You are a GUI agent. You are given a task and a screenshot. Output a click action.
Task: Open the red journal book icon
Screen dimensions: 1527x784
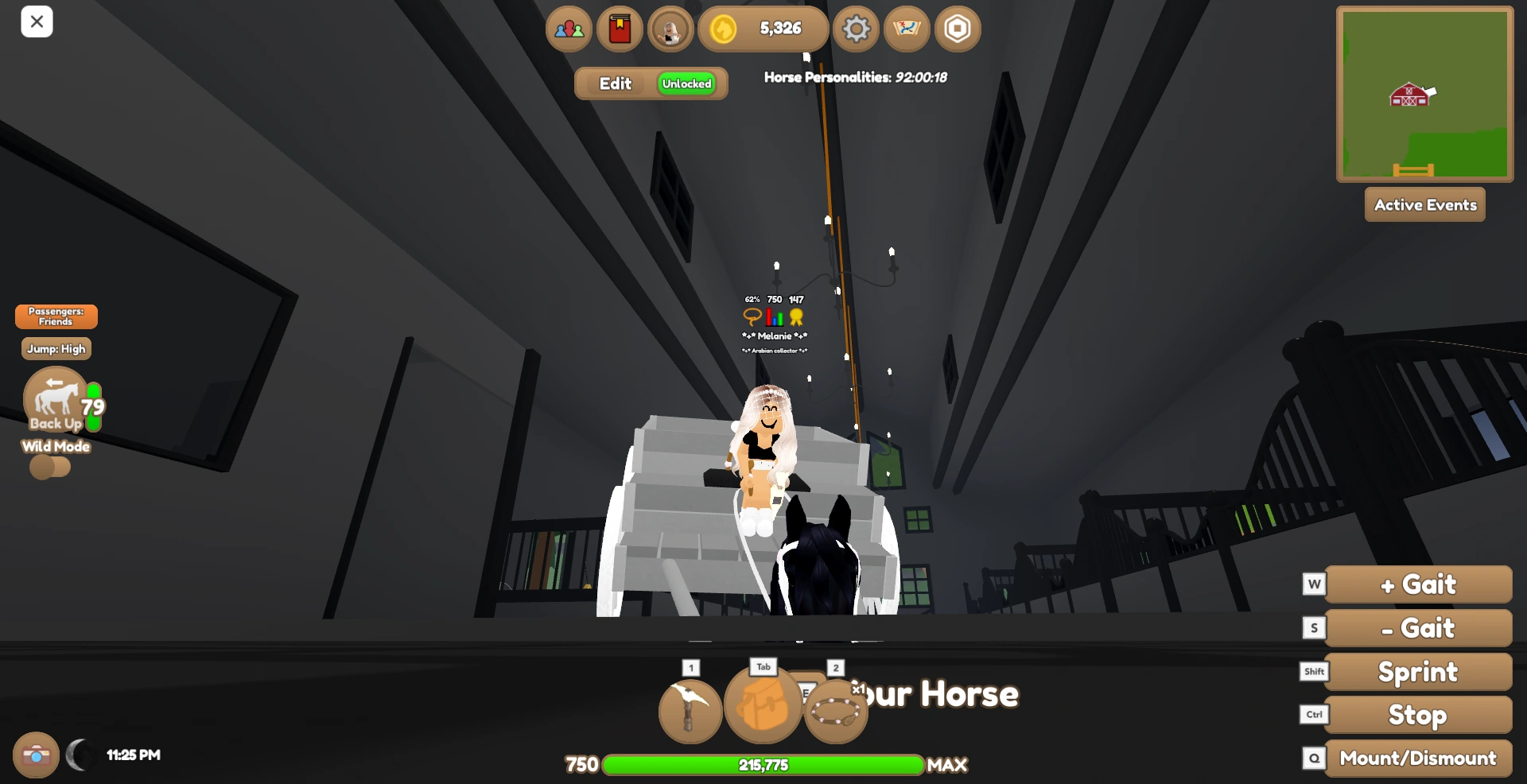coord(620,29)
